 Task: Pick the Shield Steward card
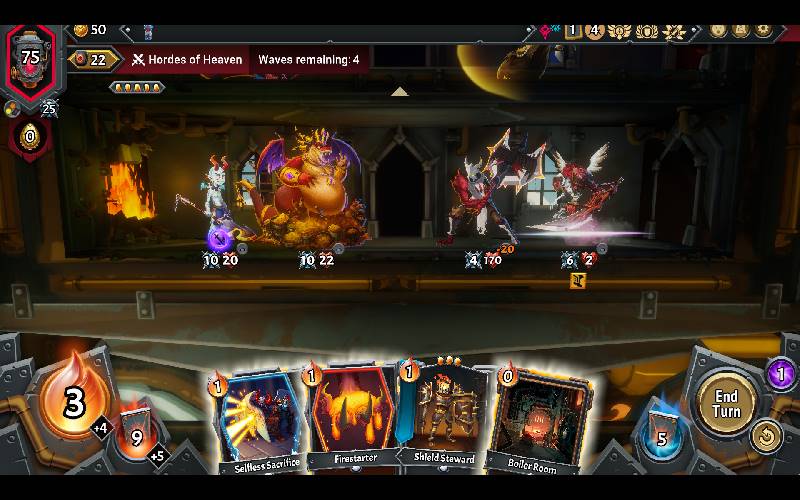(x=442, y=418)
